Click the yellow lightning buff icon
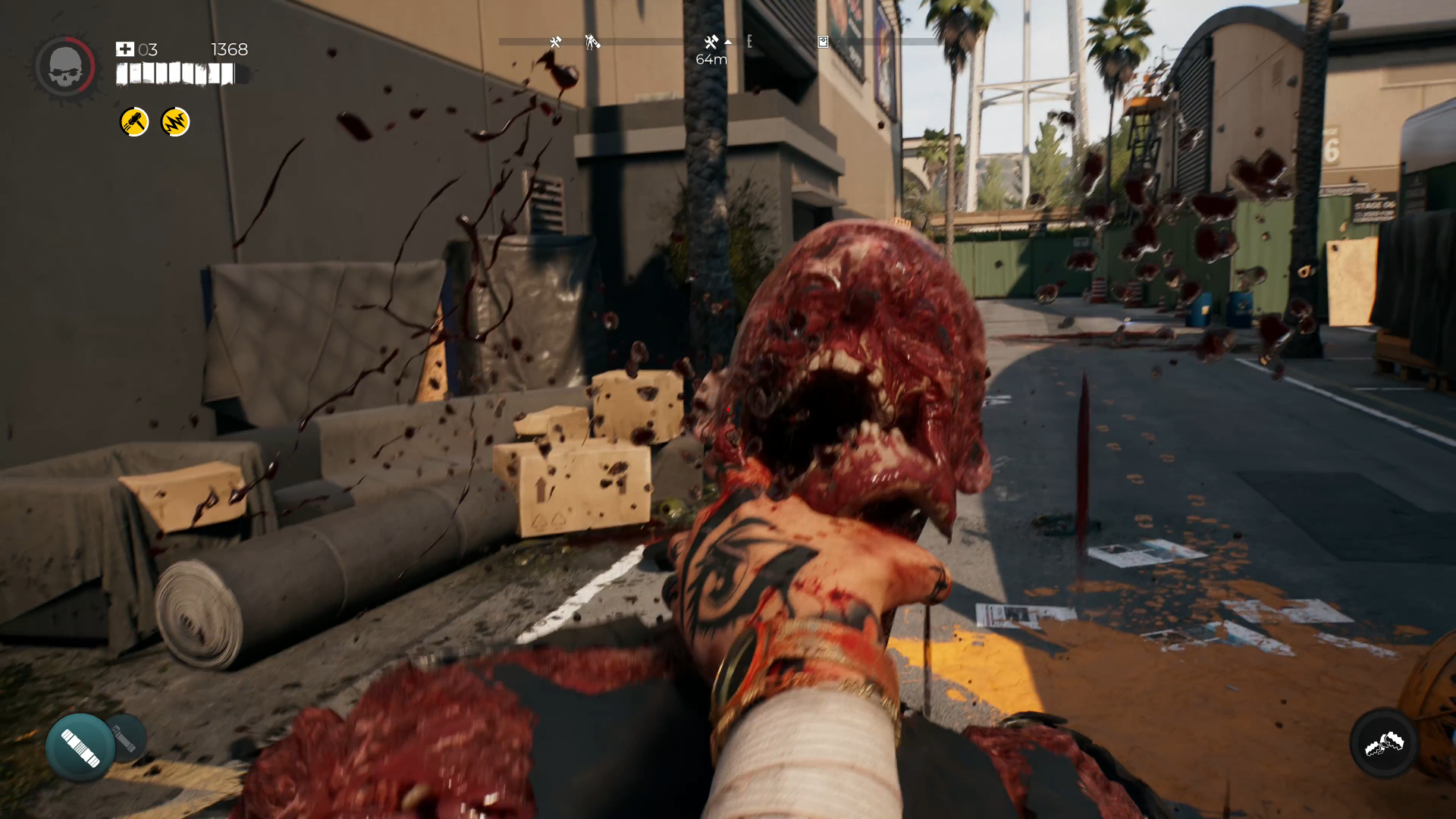Image resolution: width=1456 pixels, height=819 pixels. (175, 122)
